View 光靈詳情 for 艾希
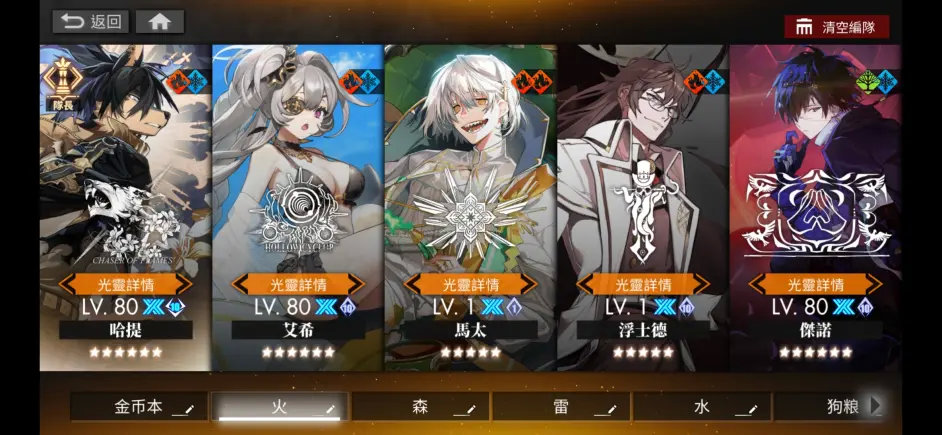 (297, 284)
